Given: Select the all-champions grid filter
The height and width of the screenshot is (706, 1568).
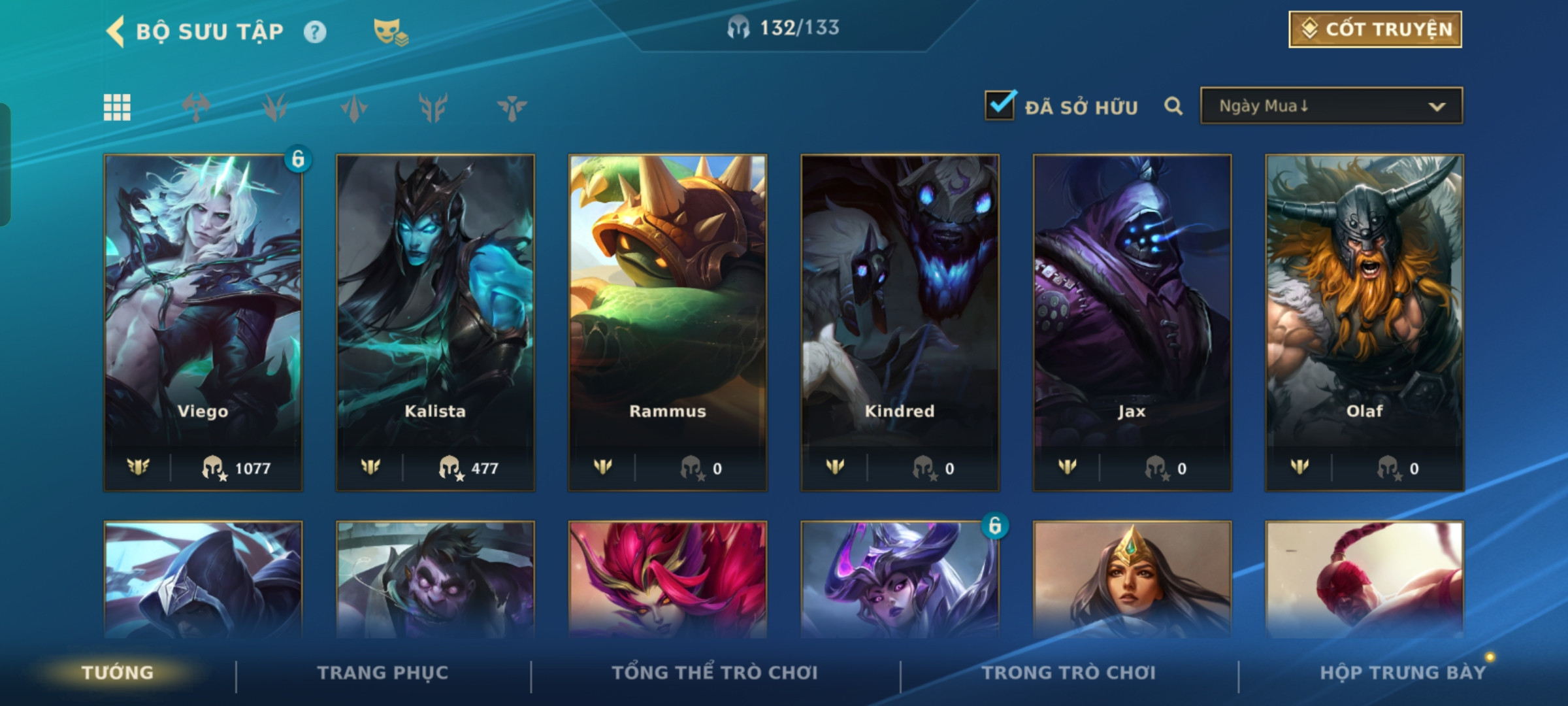Looking at the screenshot, I should click(117, 107).
